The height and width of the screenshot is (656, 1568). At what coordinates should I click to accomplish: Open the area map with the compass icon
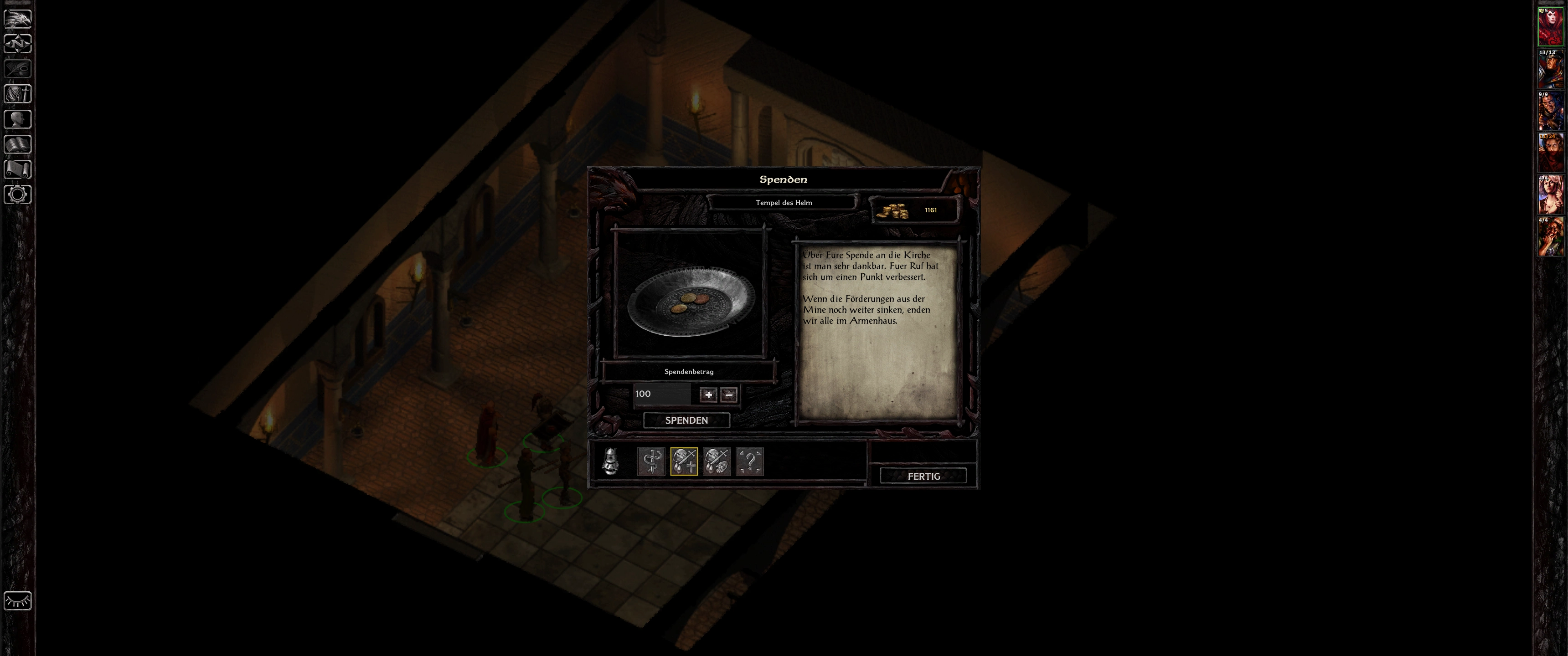click(x=18, y=44)
